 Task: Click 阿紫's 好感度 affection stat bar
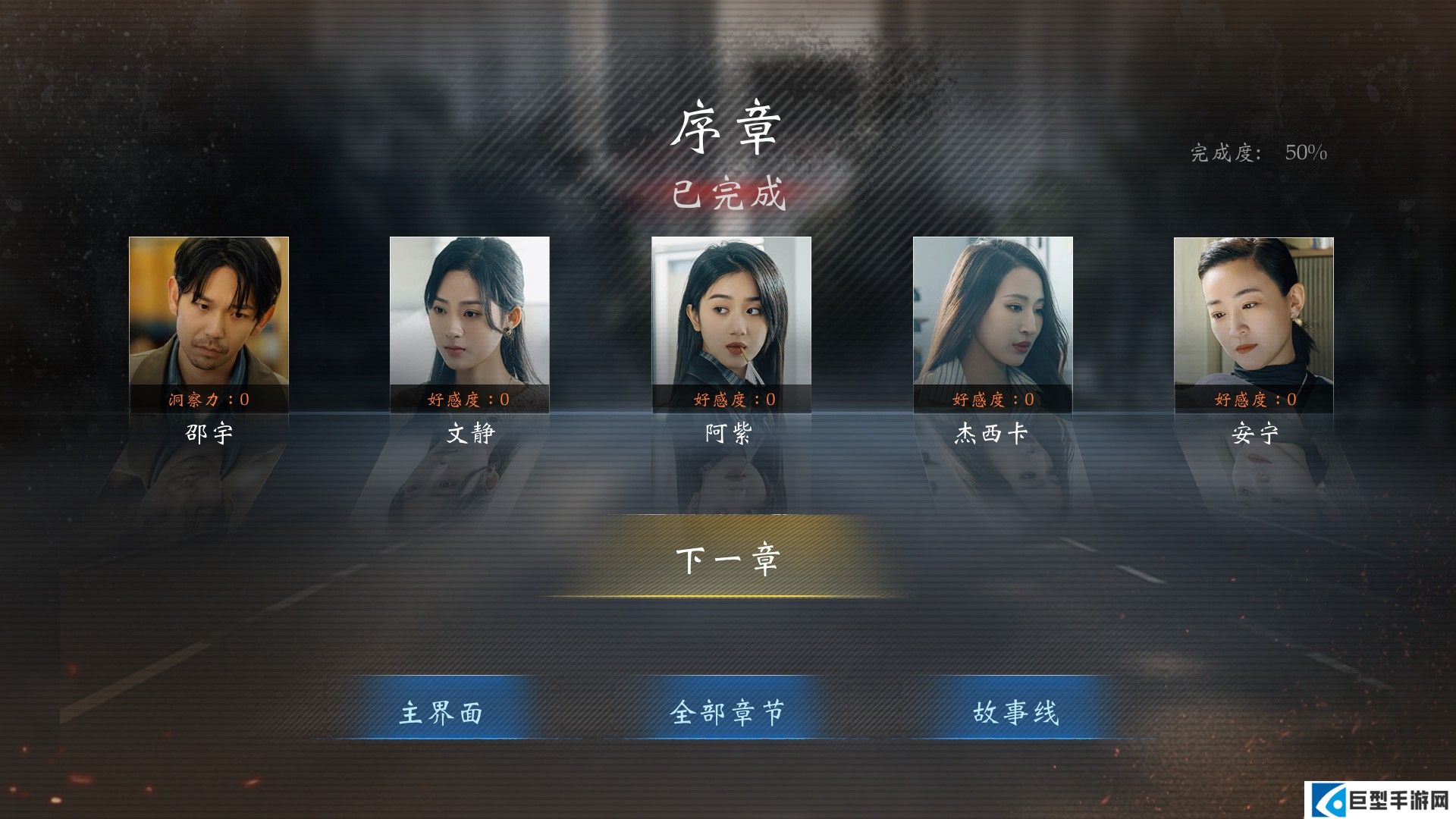point(730,400)
